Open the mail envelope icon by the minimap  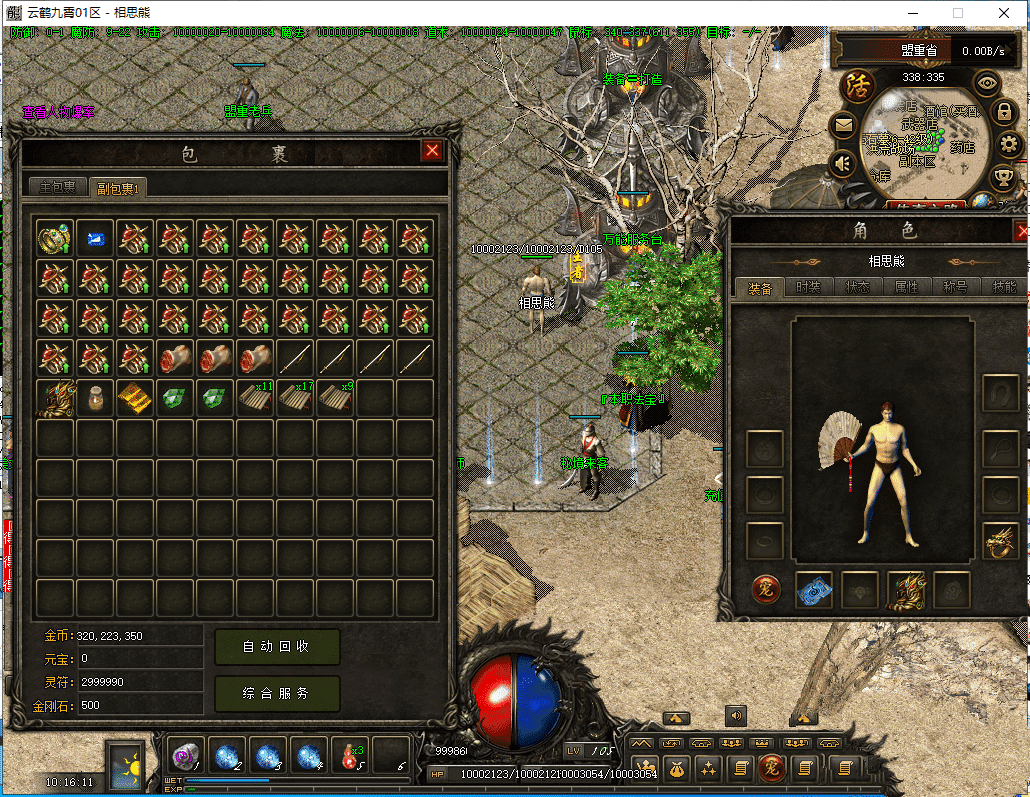coord(845,126)
